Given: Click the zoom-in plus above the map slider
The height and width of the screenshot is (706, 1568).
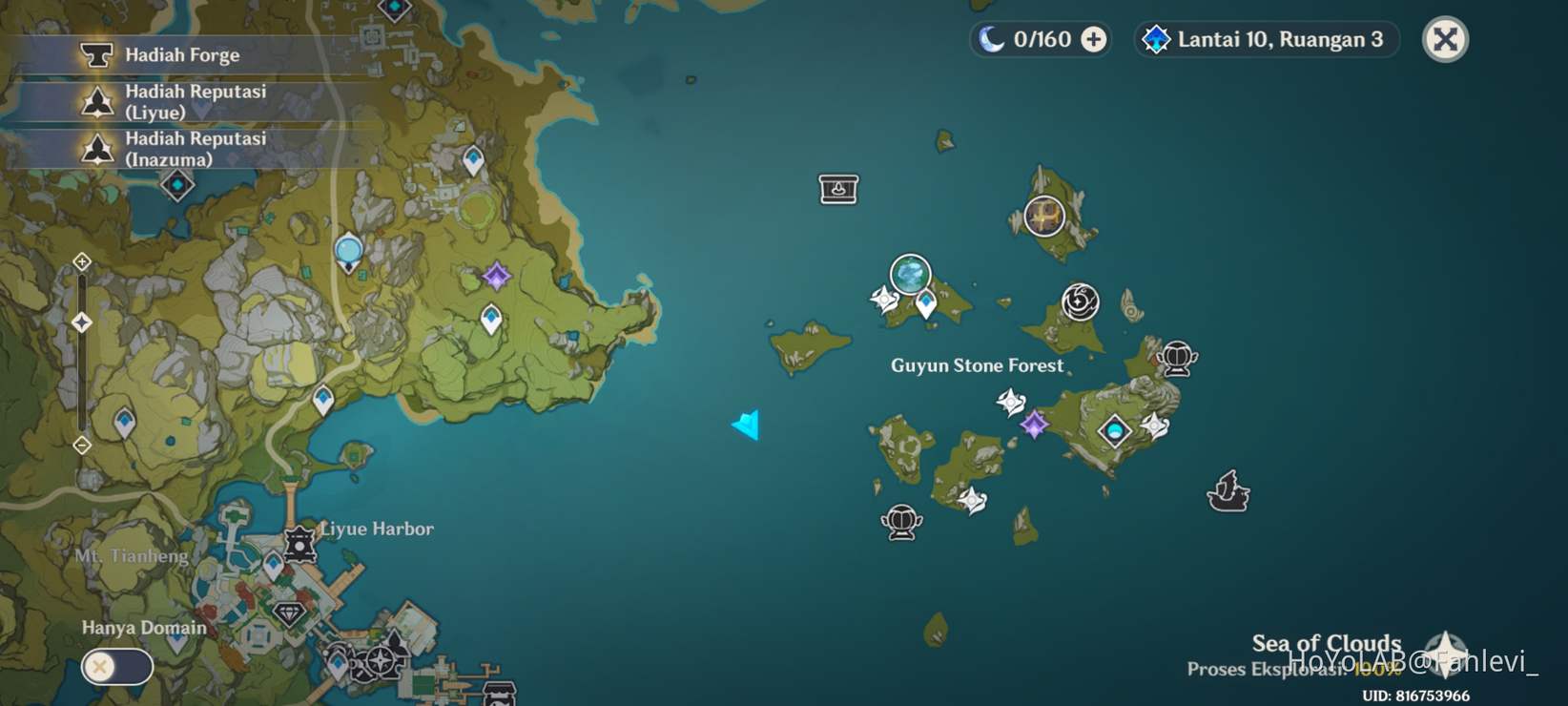Looking at the screenshot, I should pos(82,260).
